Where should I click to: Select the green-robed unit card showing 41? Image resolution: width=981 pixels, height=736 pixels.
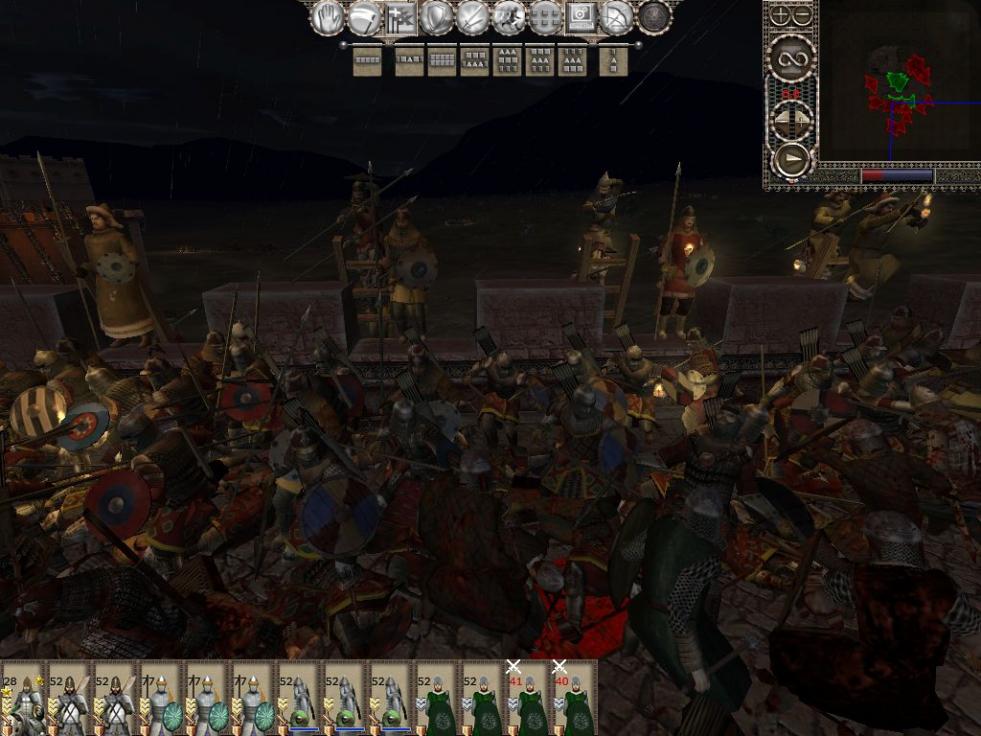[528, 698]
